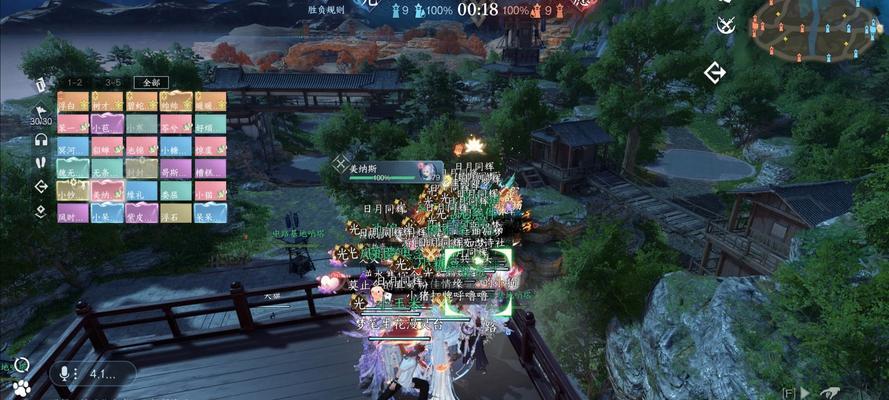
Task: Toggle the microphone voice chat button
Action: click(65, 373)
